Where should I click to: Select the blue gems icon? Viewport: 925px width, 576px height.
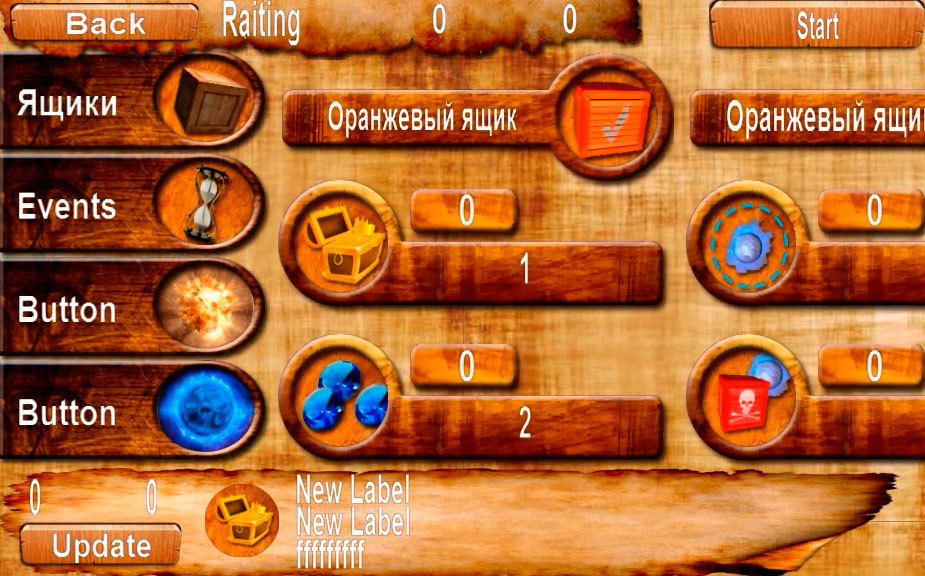point(341,395)
